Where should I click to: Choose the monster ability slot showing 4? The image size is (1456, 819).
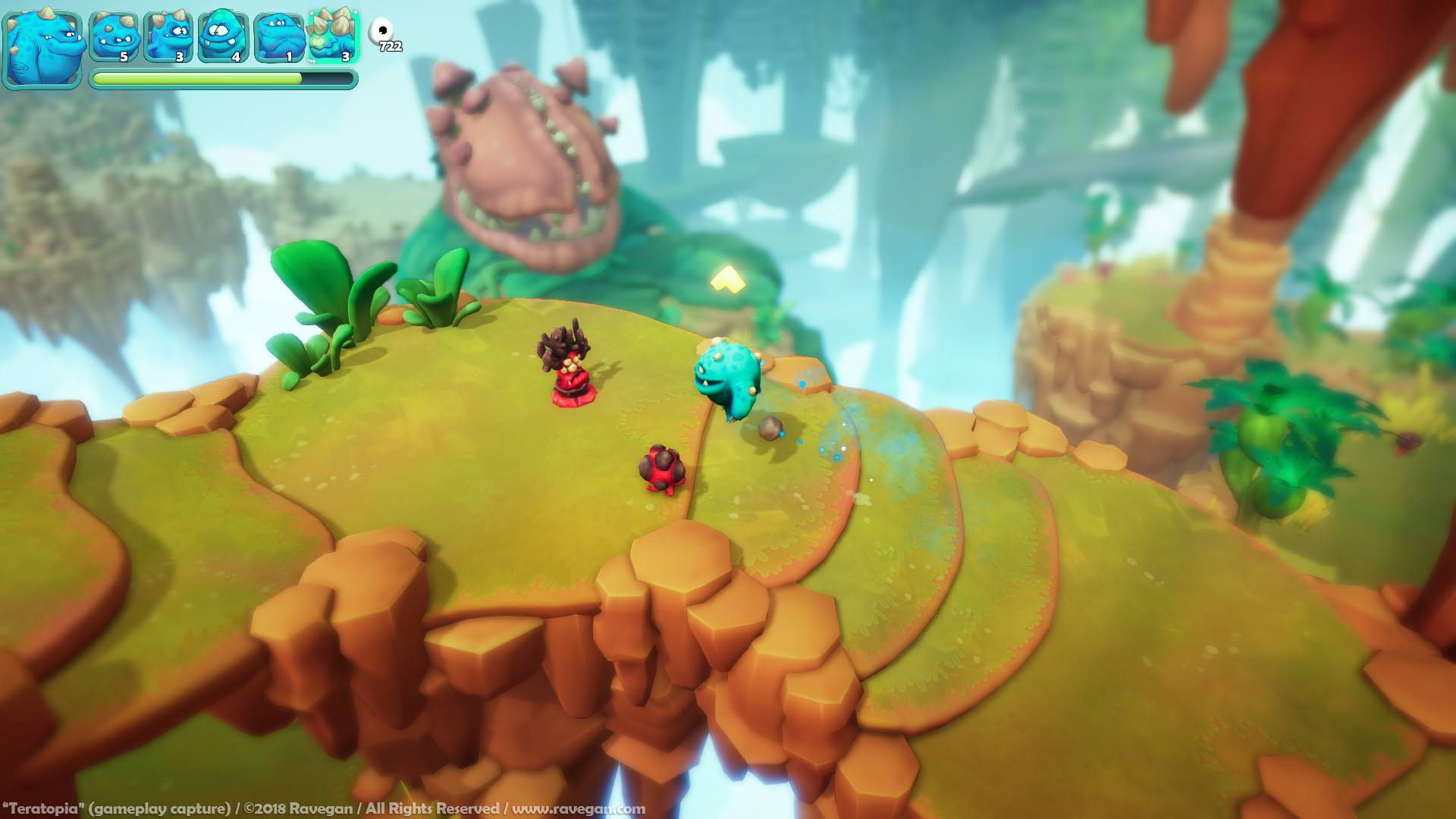224,36
